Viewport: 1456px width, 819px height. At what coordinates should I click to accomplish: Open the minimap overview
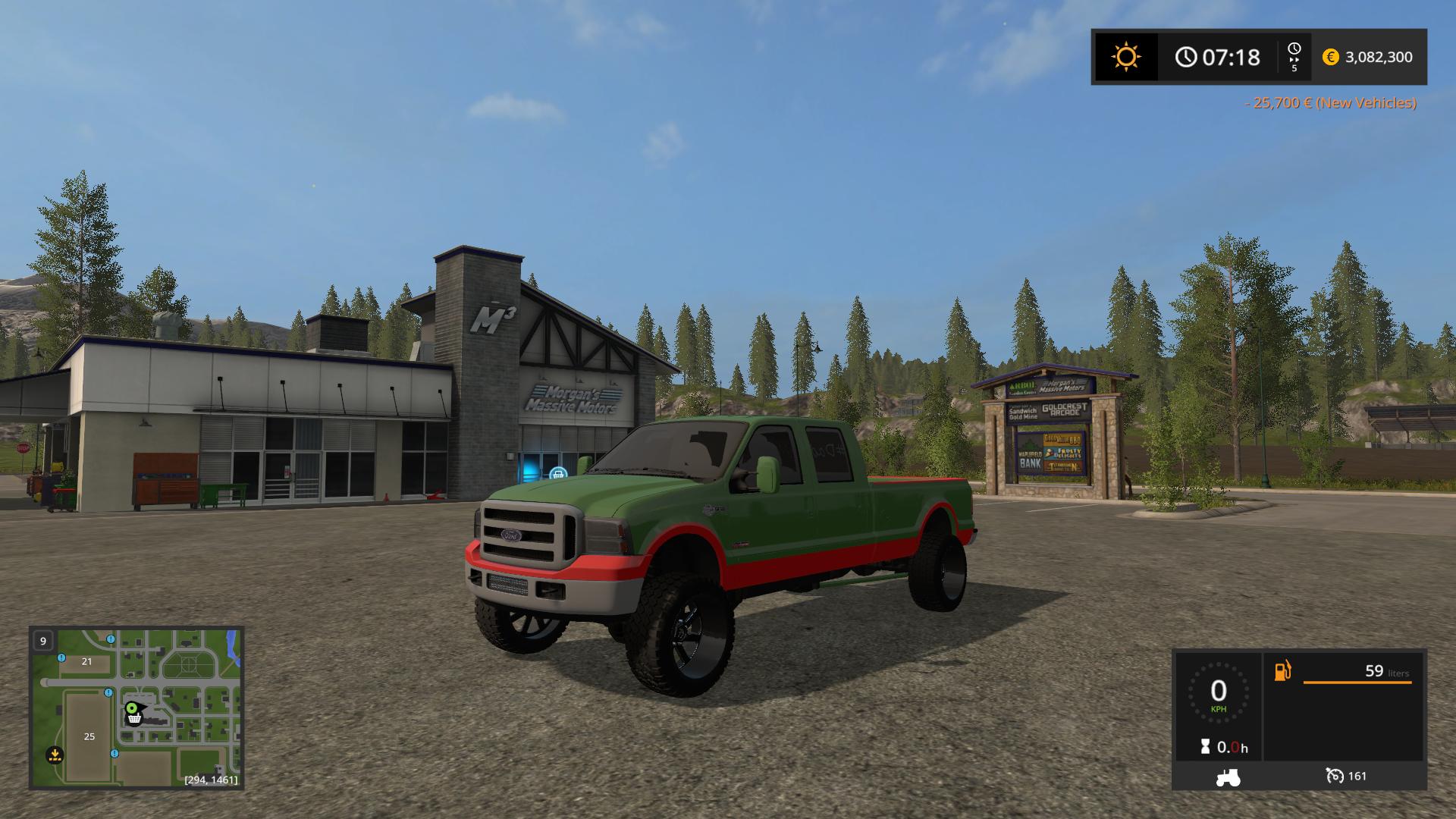(136, 707)
